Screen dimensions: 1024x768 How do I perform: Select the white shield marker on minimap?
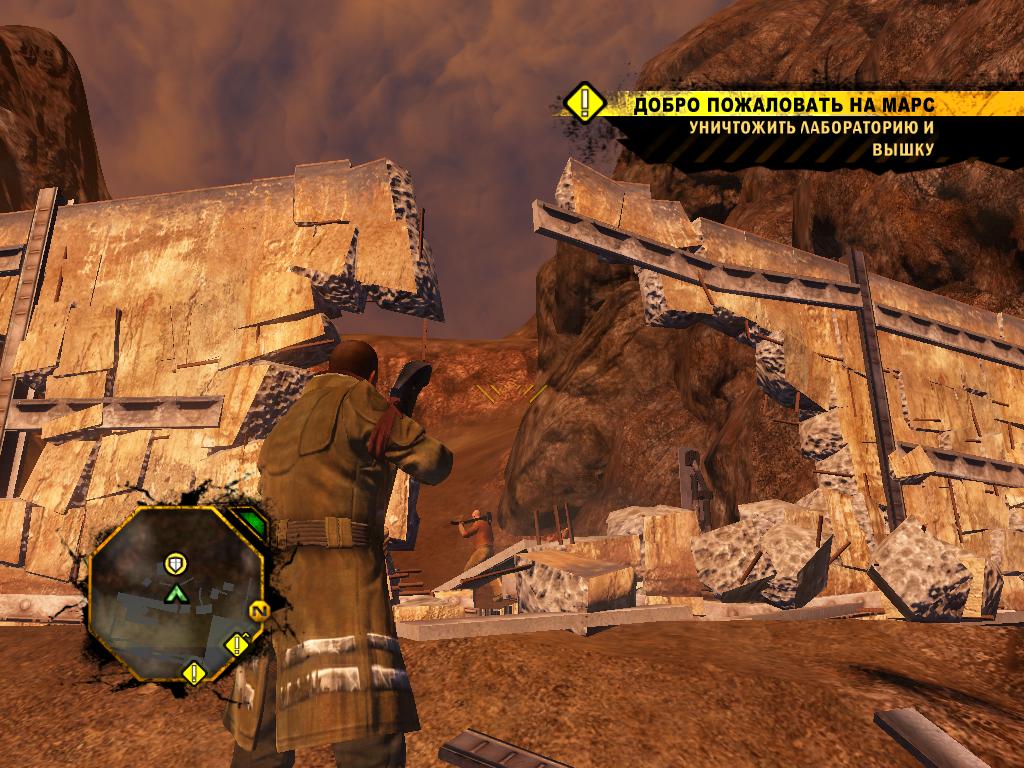176,564
